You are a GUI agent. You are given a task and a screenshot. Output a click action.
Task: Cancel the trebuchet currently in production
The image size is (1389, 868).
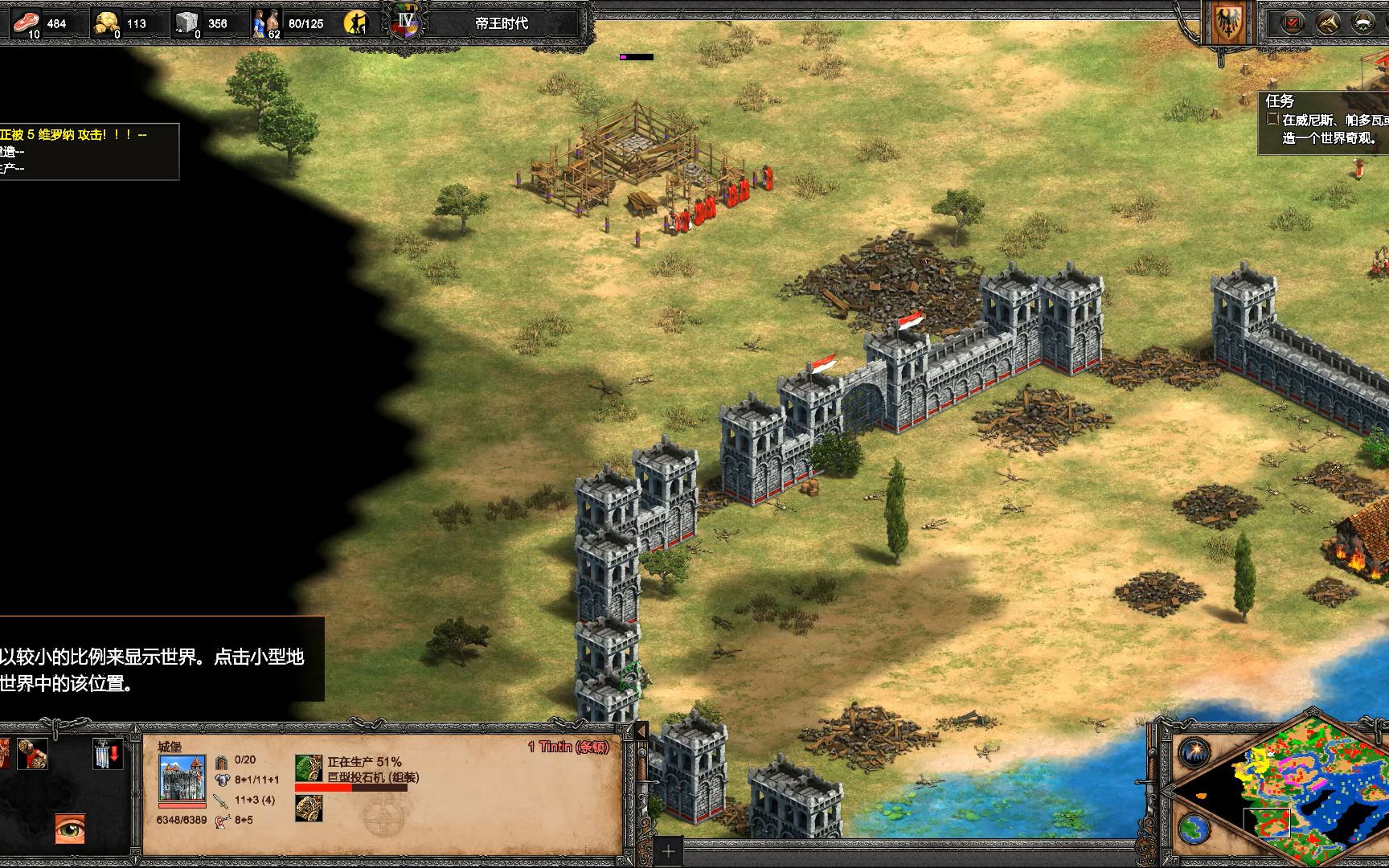pos(309,769)
